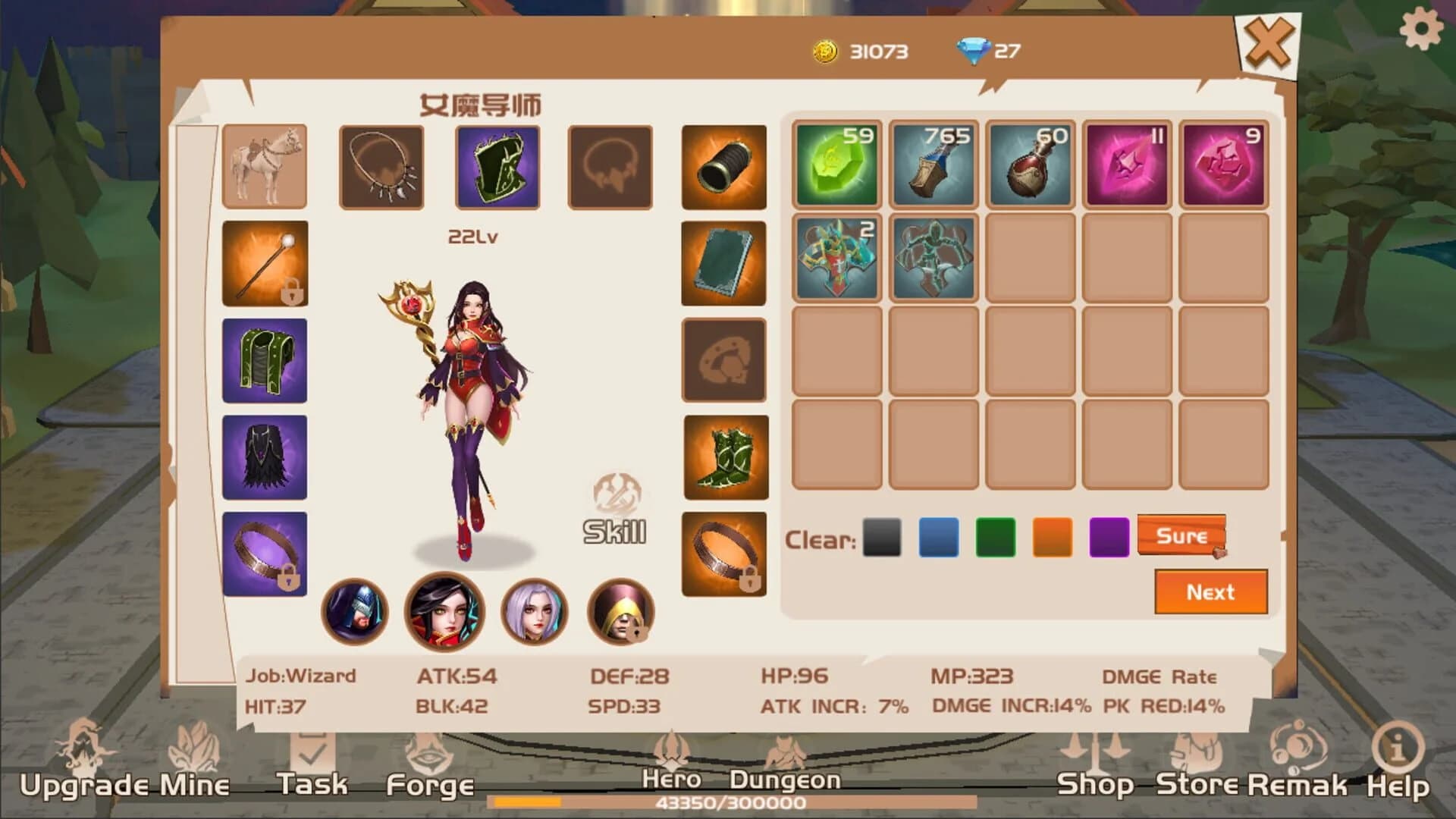Select the equipped necklace slot
Viewport: 1456px width, 819px height.
pyautogui.click(x=381, y=165)
